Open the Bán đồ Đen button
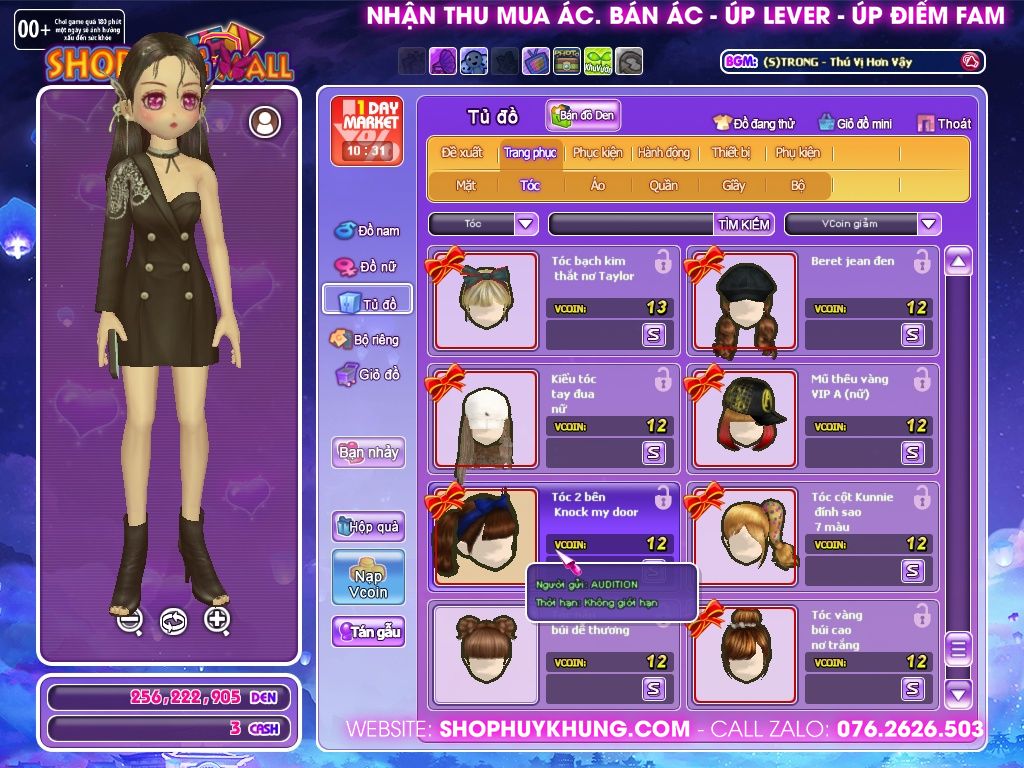Screen dimensions: 1024x768 (x=583, y=116)
